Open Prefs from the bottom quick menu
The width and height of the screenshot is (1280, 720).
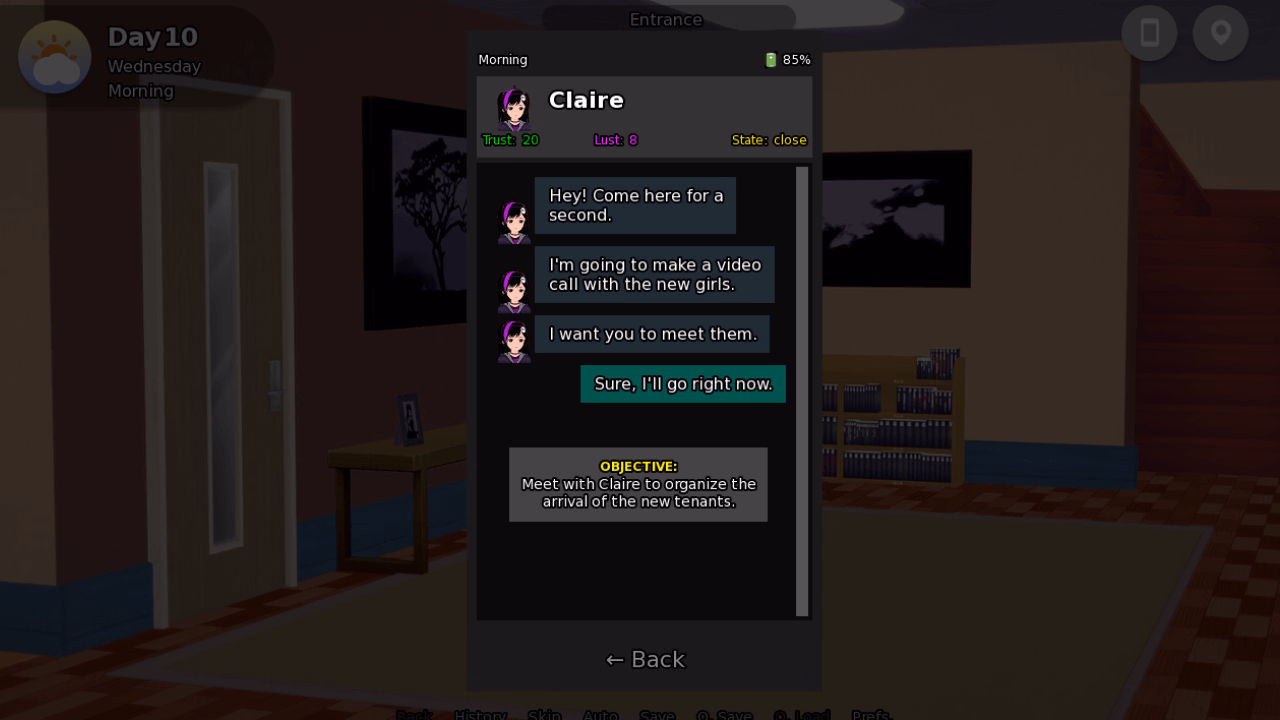[870, 715]
